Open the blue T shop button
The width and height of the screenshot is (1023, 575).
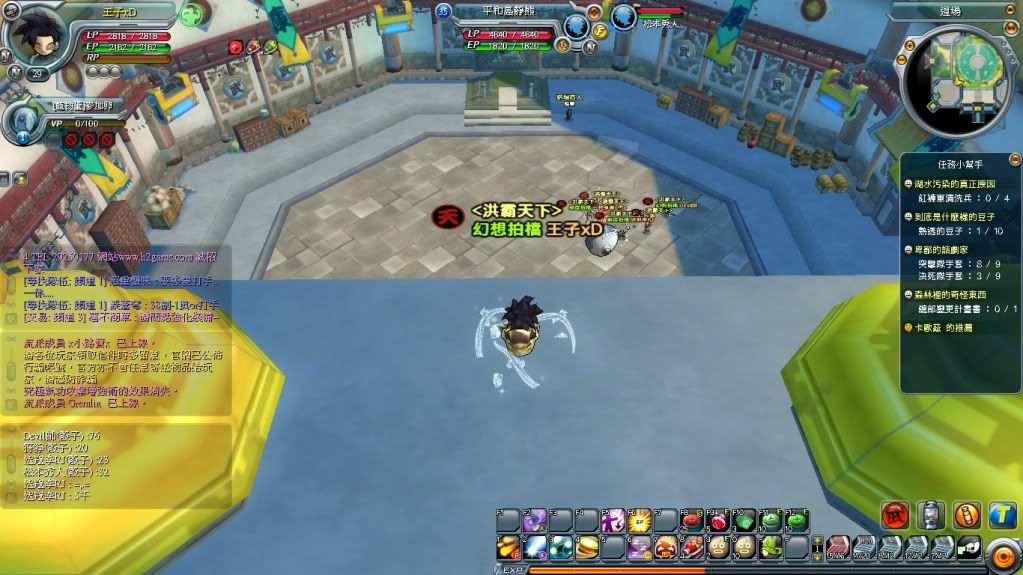pos(1002,514)
